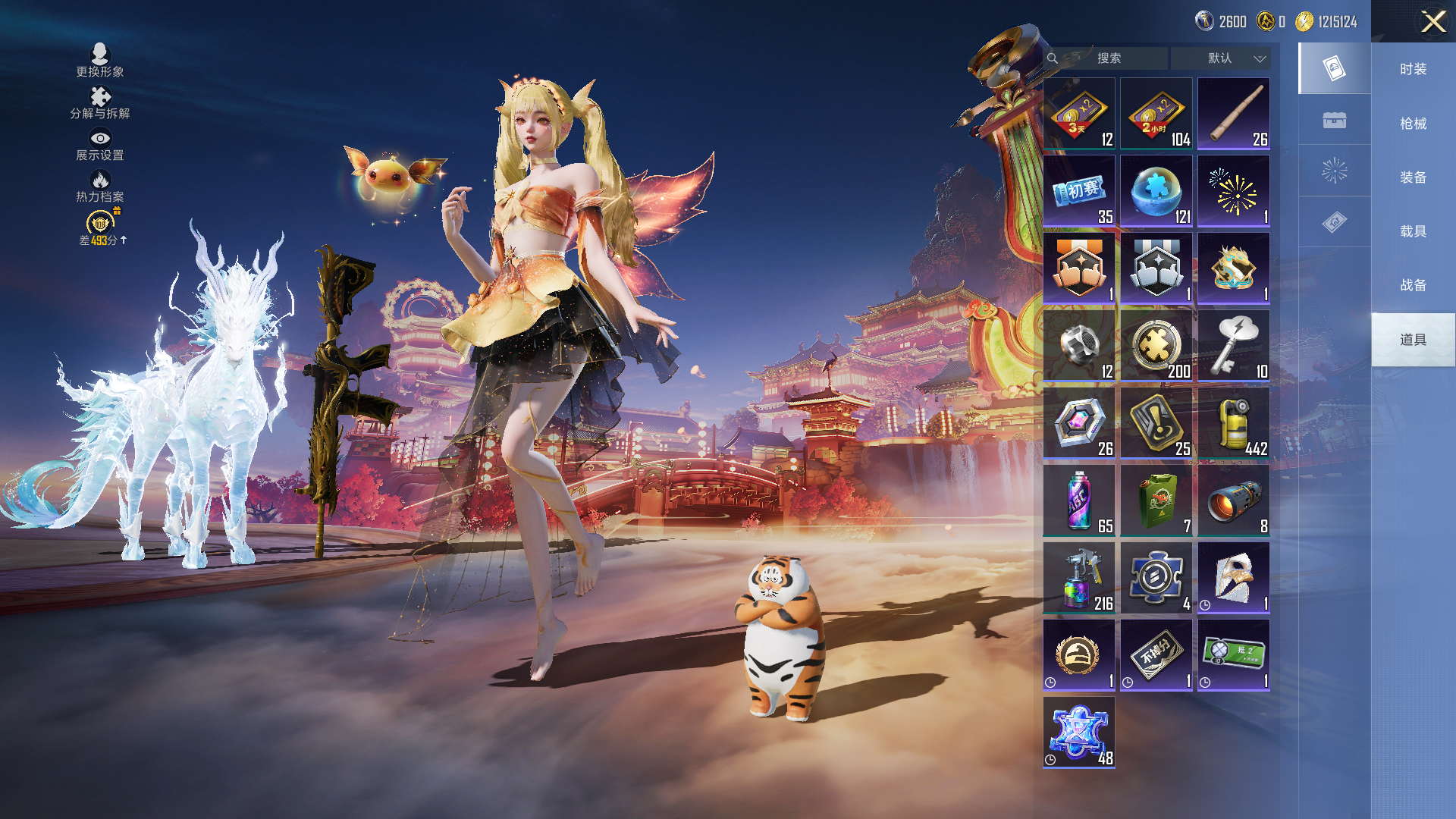Select the fireworks item slot
This screenshot has width=1456, height=819.
tap(1234, 191)
